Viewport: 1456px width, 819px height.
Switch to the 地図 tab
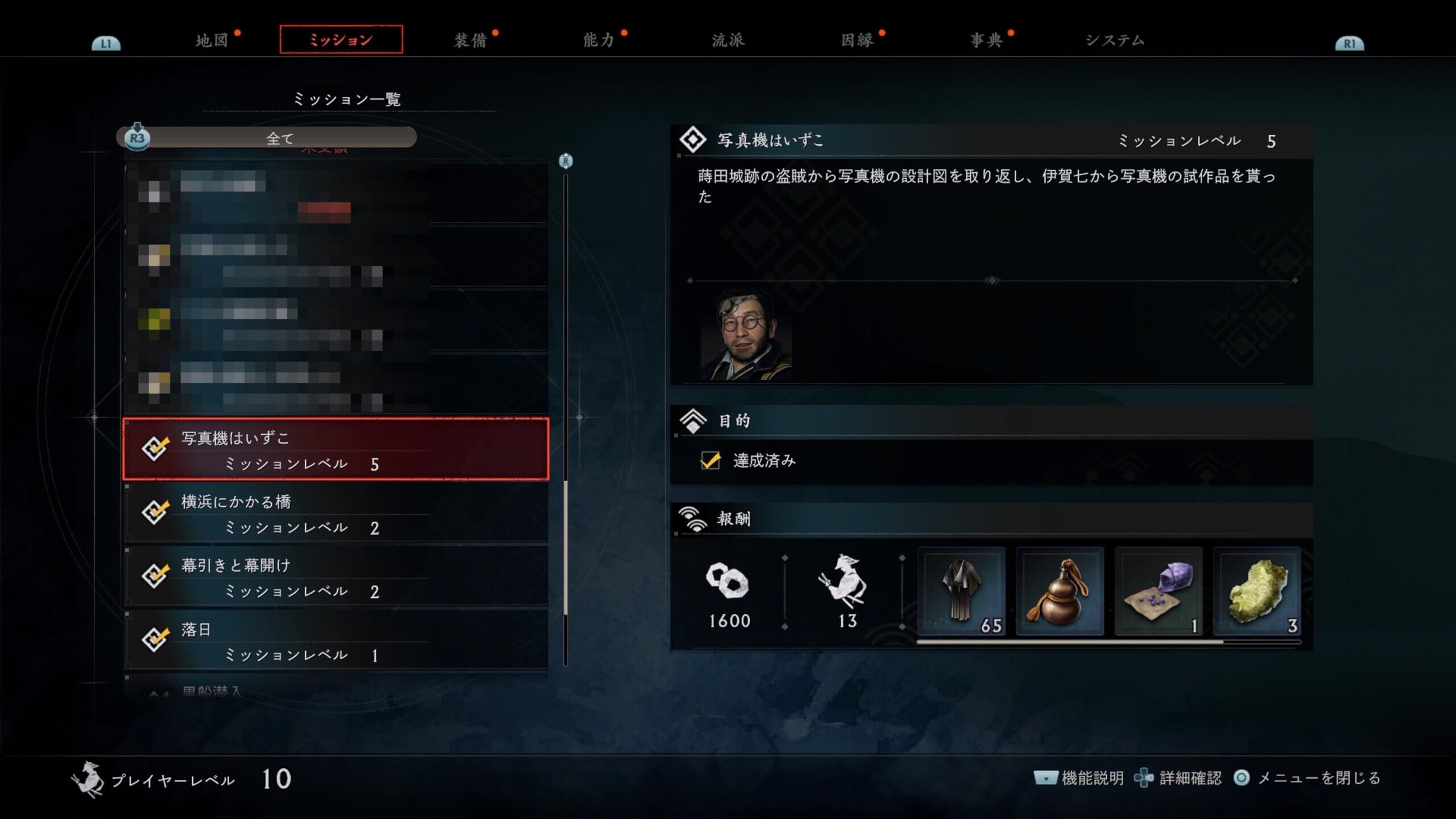pos(212,40)
